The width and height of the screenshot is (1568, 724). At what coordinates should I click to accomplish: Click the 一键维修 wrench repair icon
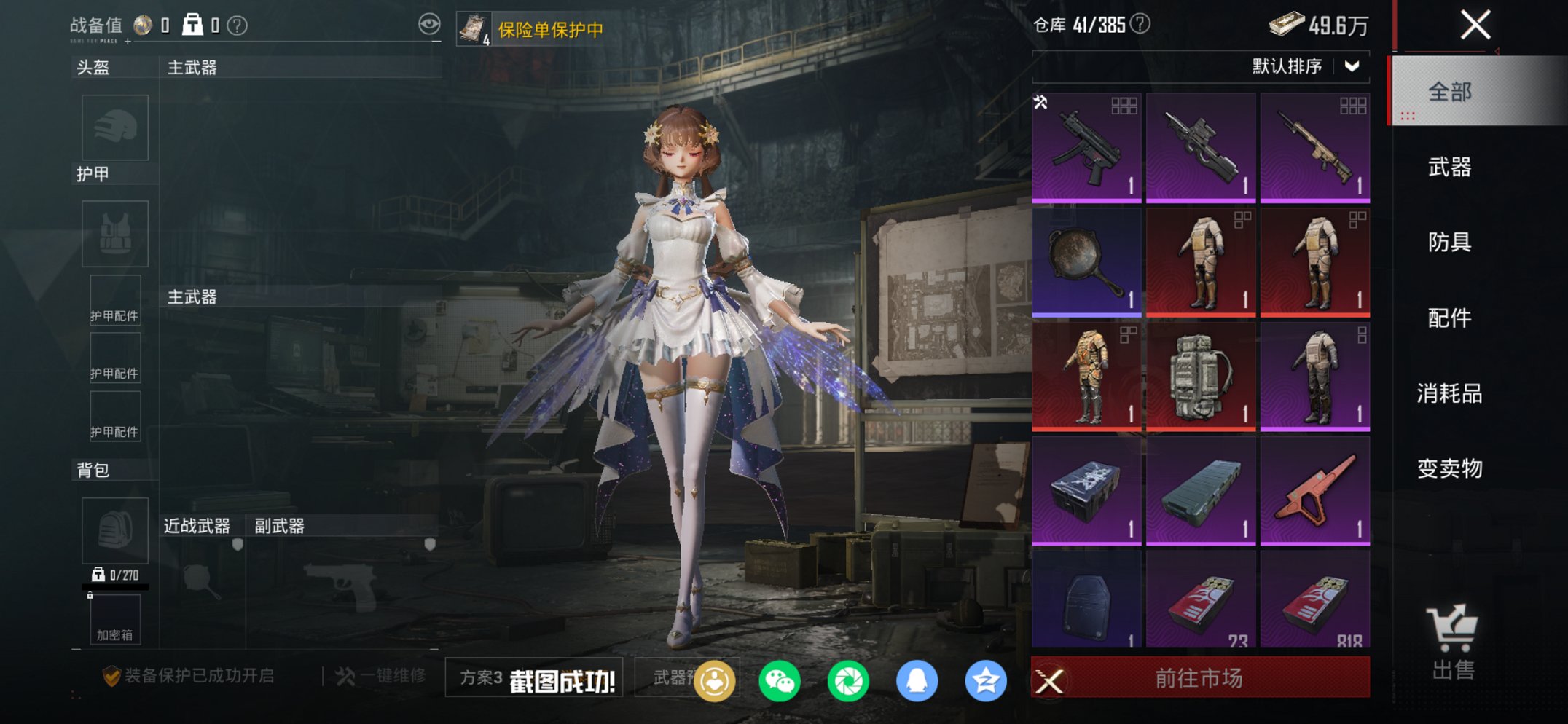pyautogui.click(x=345, y=676)
